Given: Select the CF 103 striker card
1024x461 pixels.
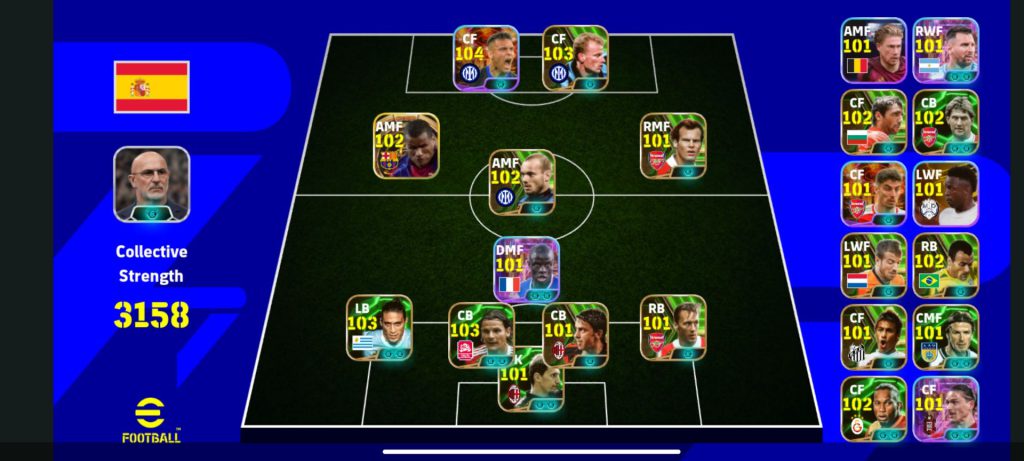Looking at the screenshot, I should [576, 58].
